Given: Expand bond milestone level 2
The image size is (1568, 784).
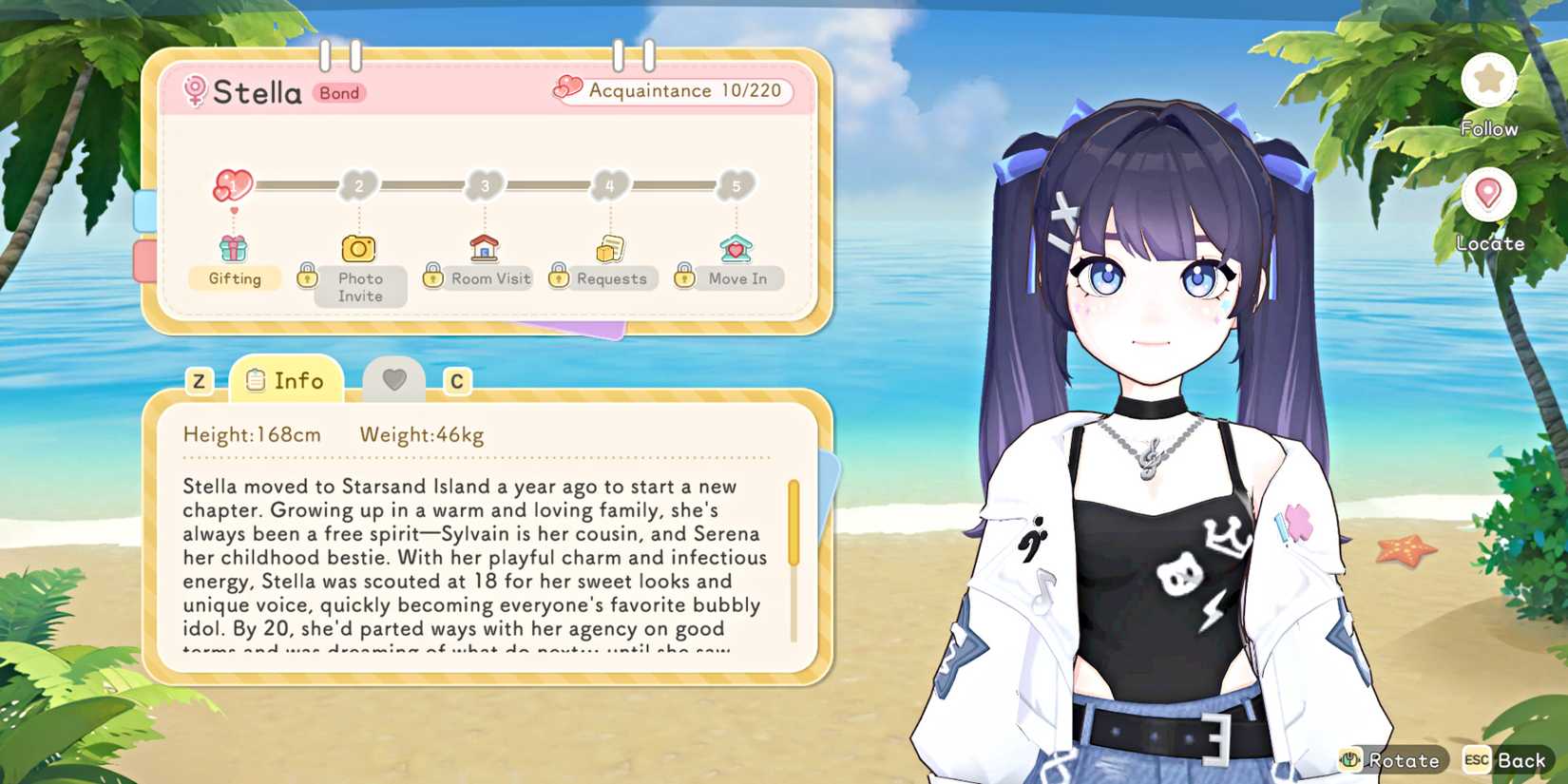Looking at the screenshot, I should pos(358,186).
